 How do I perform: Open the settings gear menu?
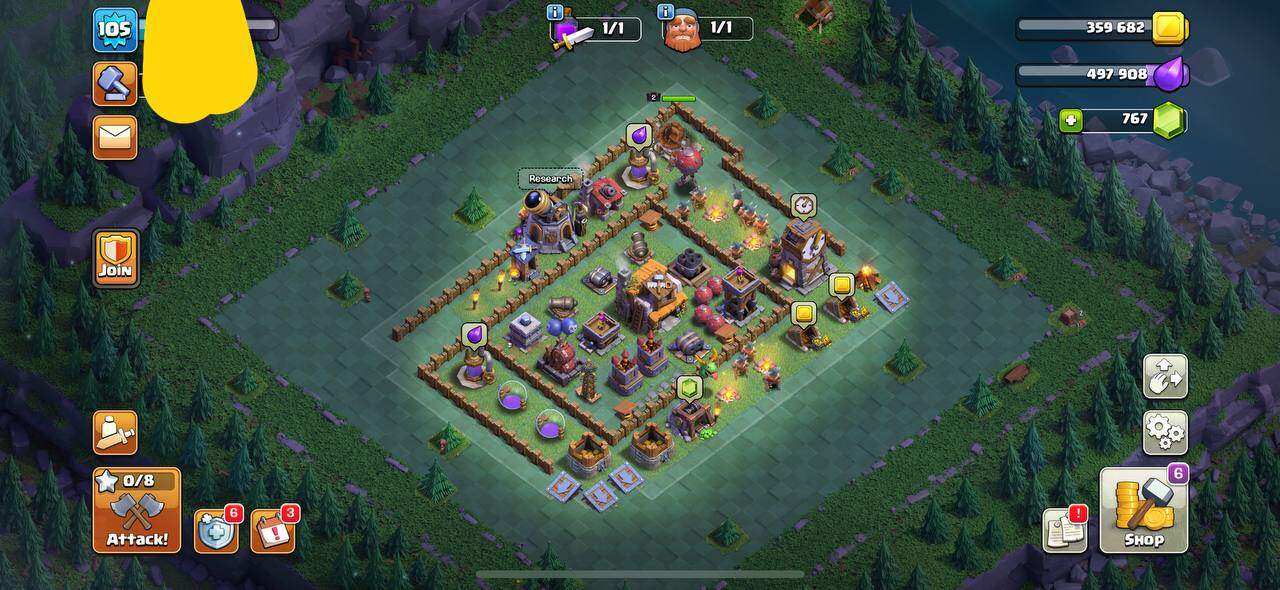click(x=1165, y=432)
